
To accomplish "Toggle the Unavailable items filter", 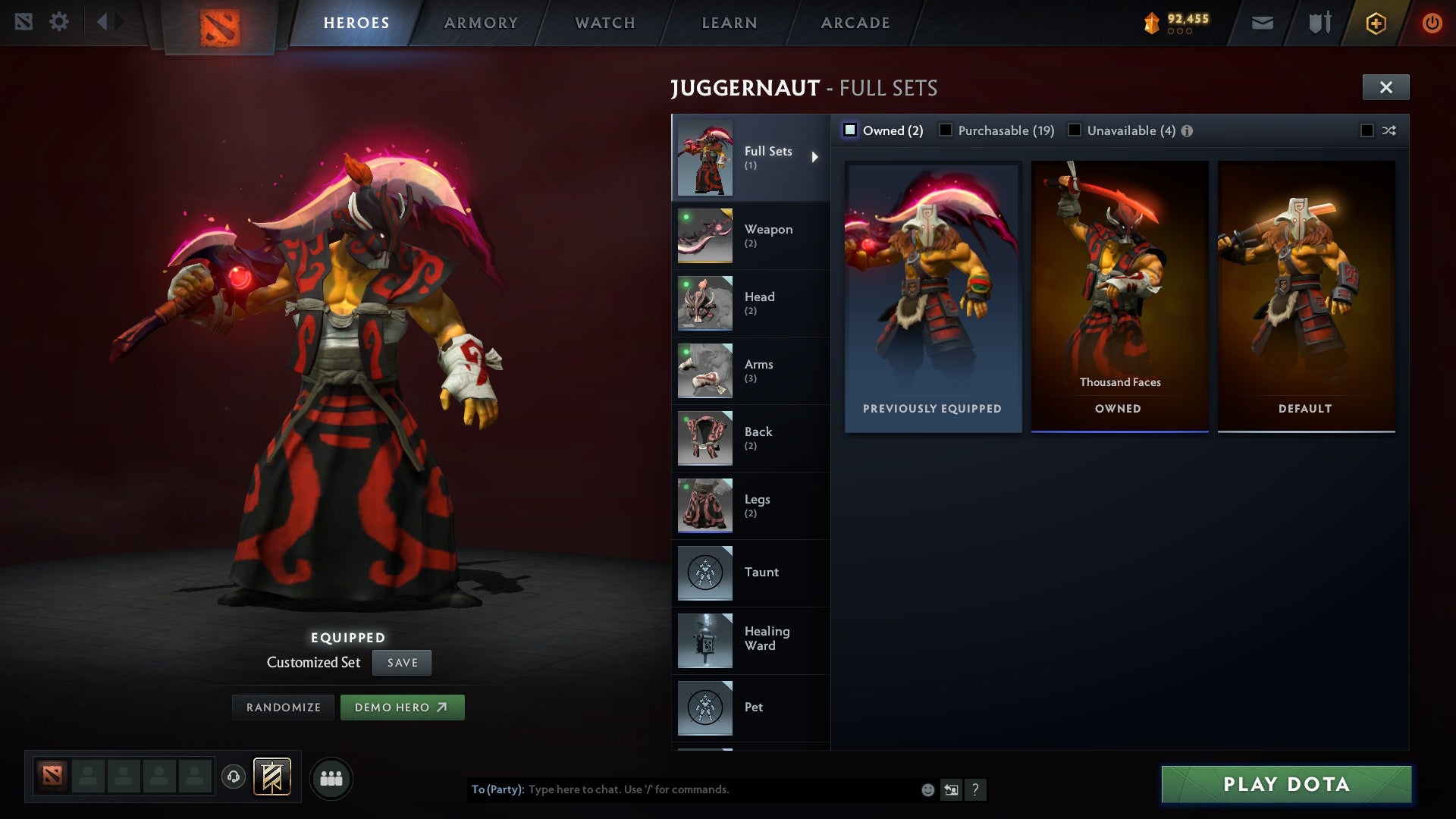I will [1075, 130].
